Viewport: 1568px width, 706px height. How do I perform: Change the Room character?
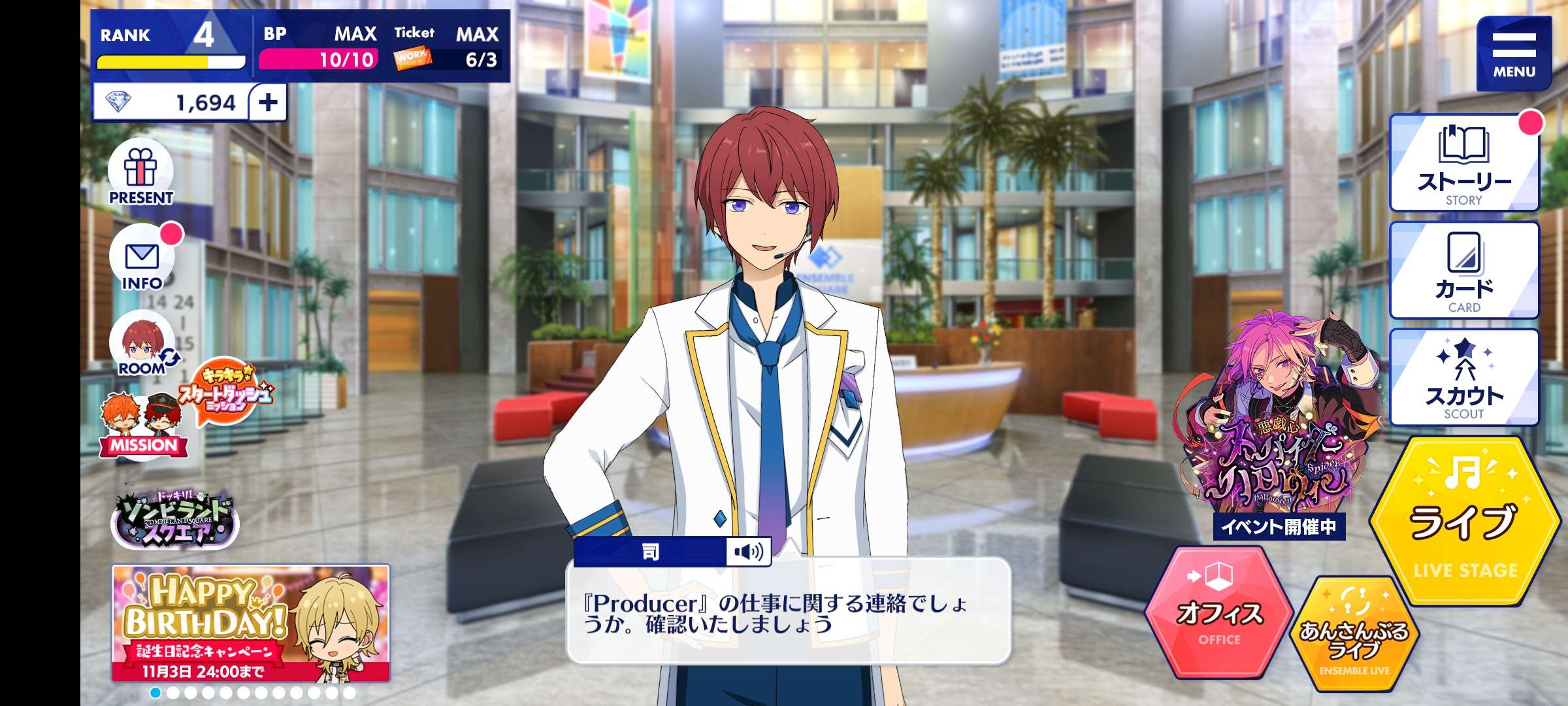(142, 346)
